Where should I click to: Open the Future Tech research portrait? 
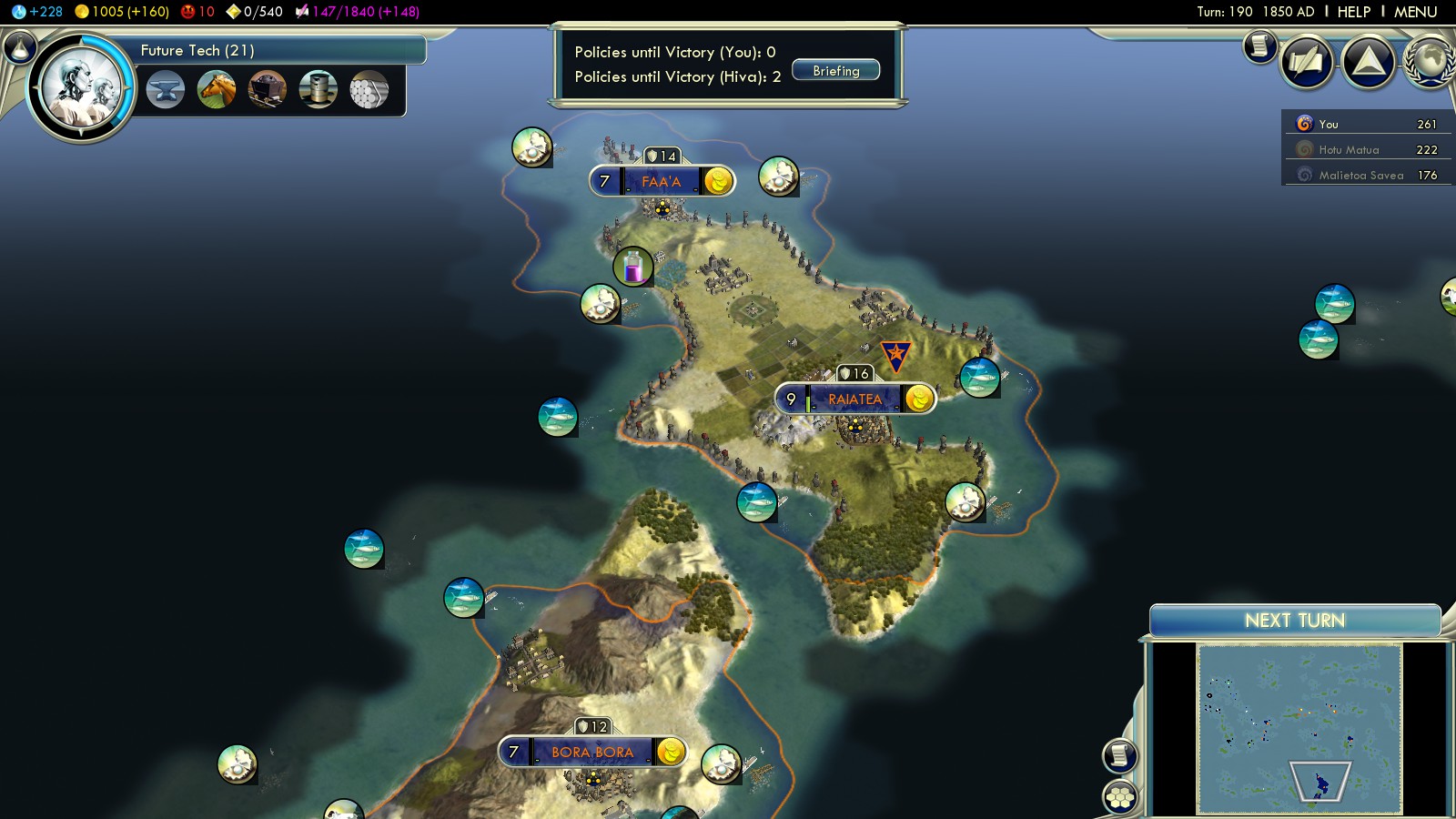pyautogui.click(x=82, y=88)
